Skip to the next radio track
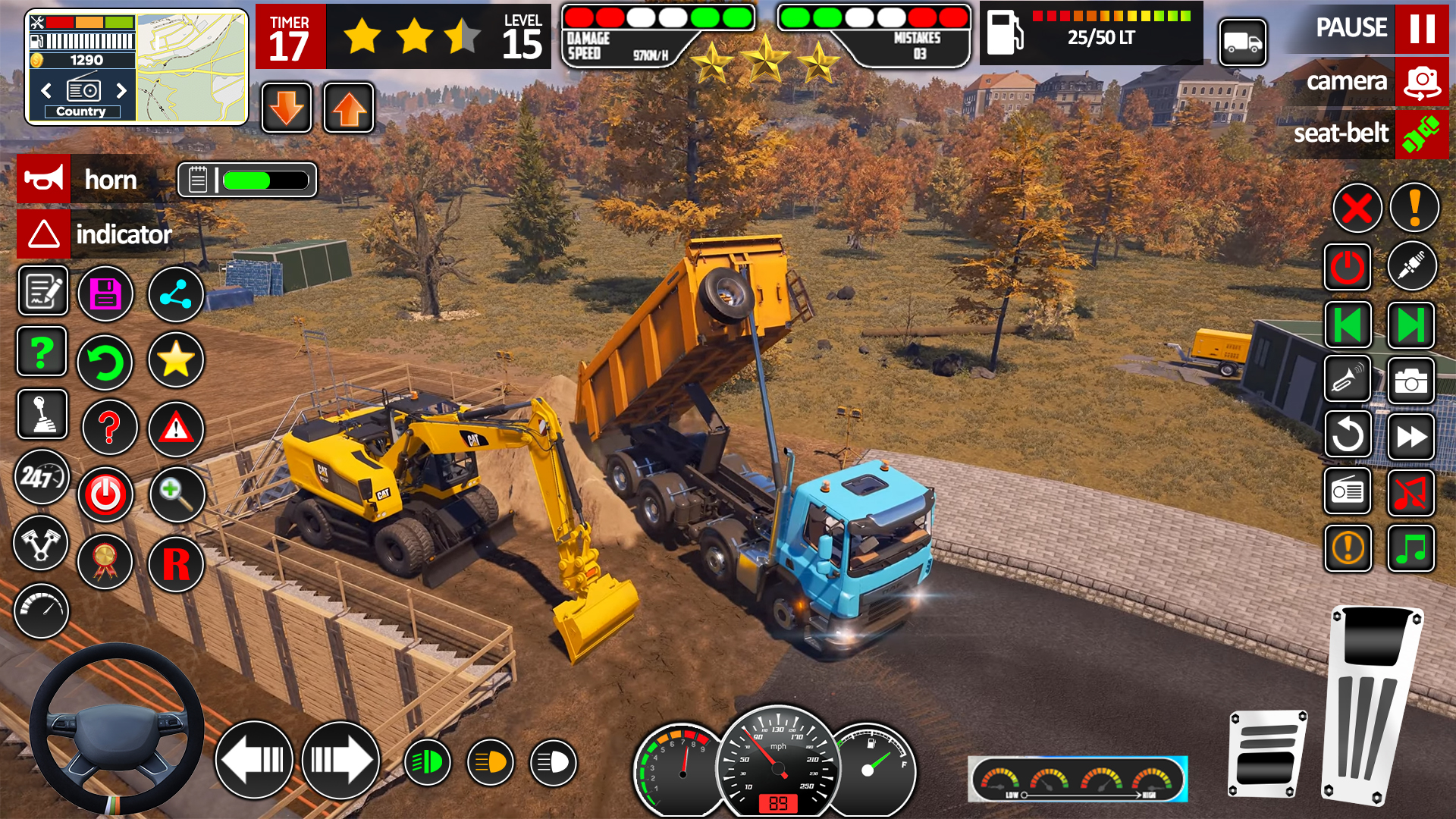This screenshot has height=819, width=1456. (x=1410, y=325)
